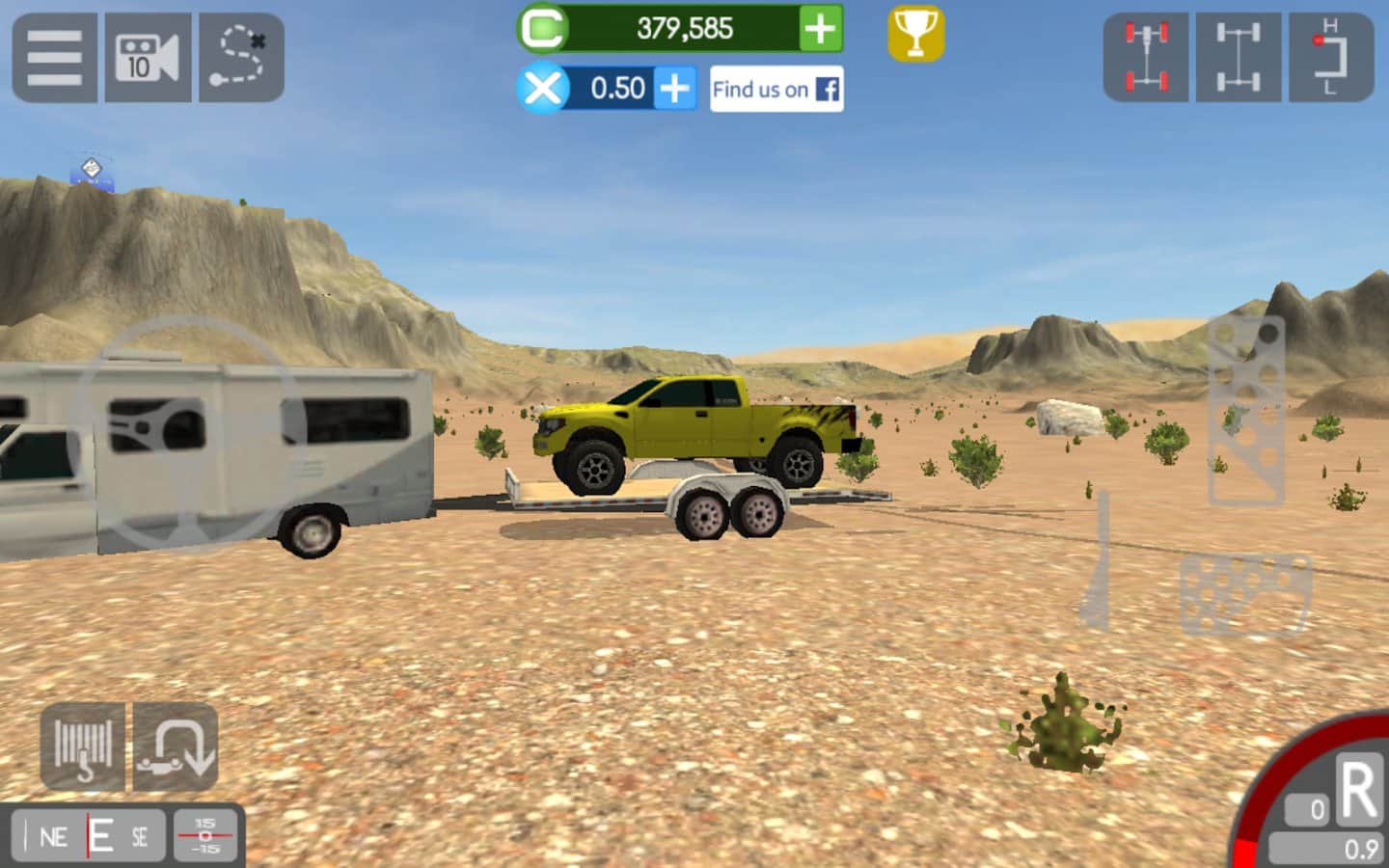This screenshot has width=1389, height=868.
Task: Open the route waypoint planner
Action: click(x=241, y=58)
